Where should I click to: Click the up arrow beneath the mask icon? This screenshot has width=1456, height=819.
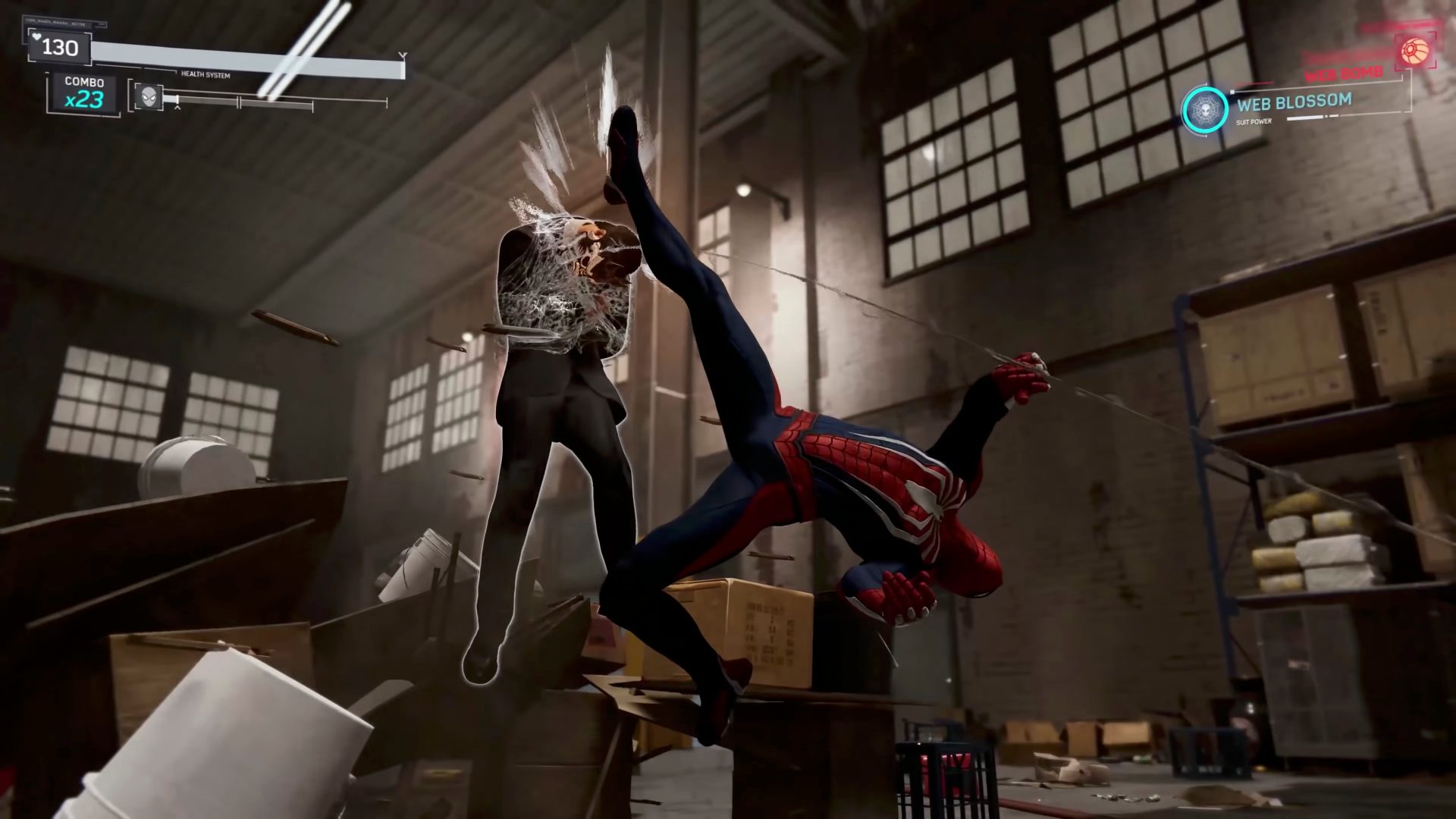(177, 108)
